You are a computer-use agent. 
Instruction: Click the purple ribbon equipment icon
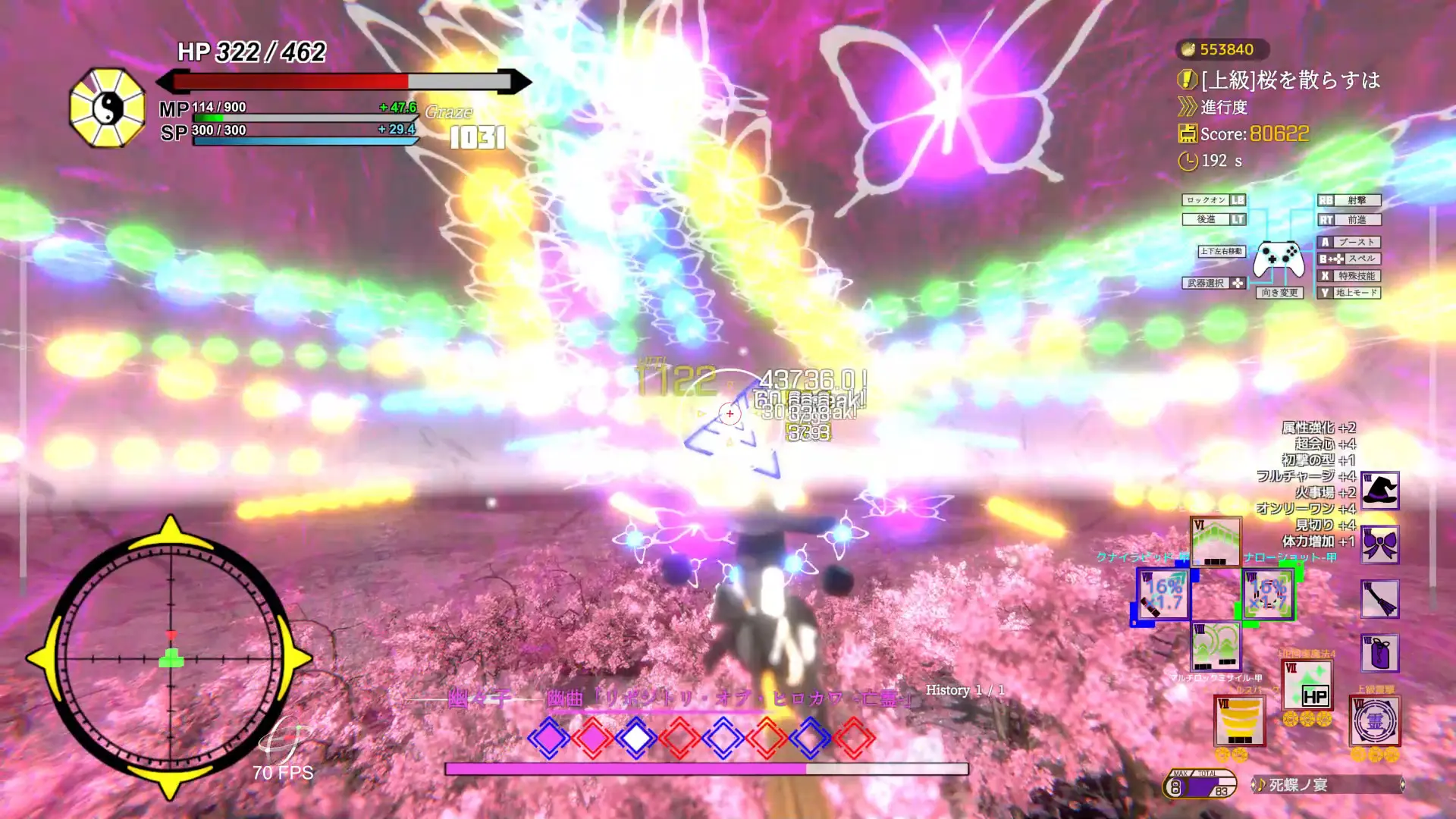[x=1379, y=542]
